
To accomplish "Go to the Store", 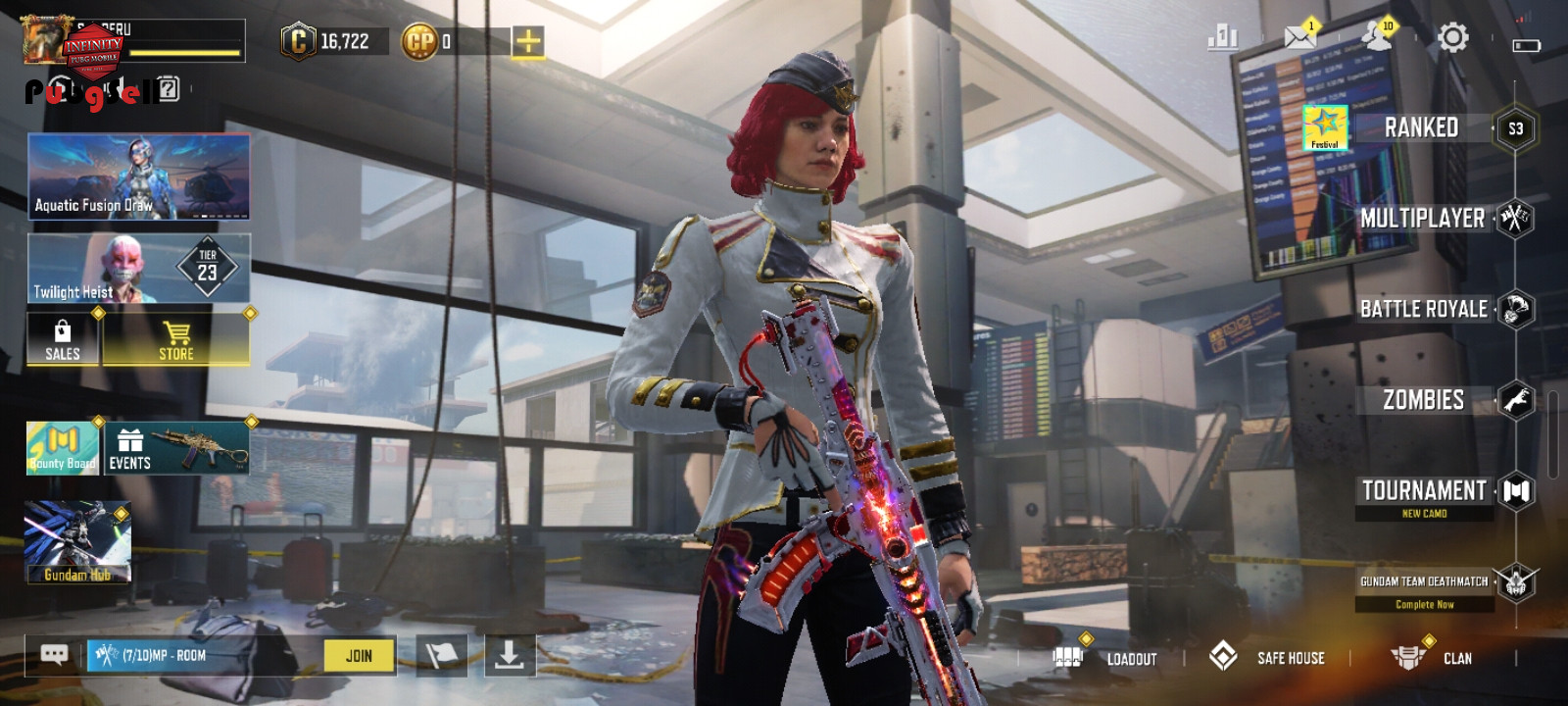I will point(176,339).
